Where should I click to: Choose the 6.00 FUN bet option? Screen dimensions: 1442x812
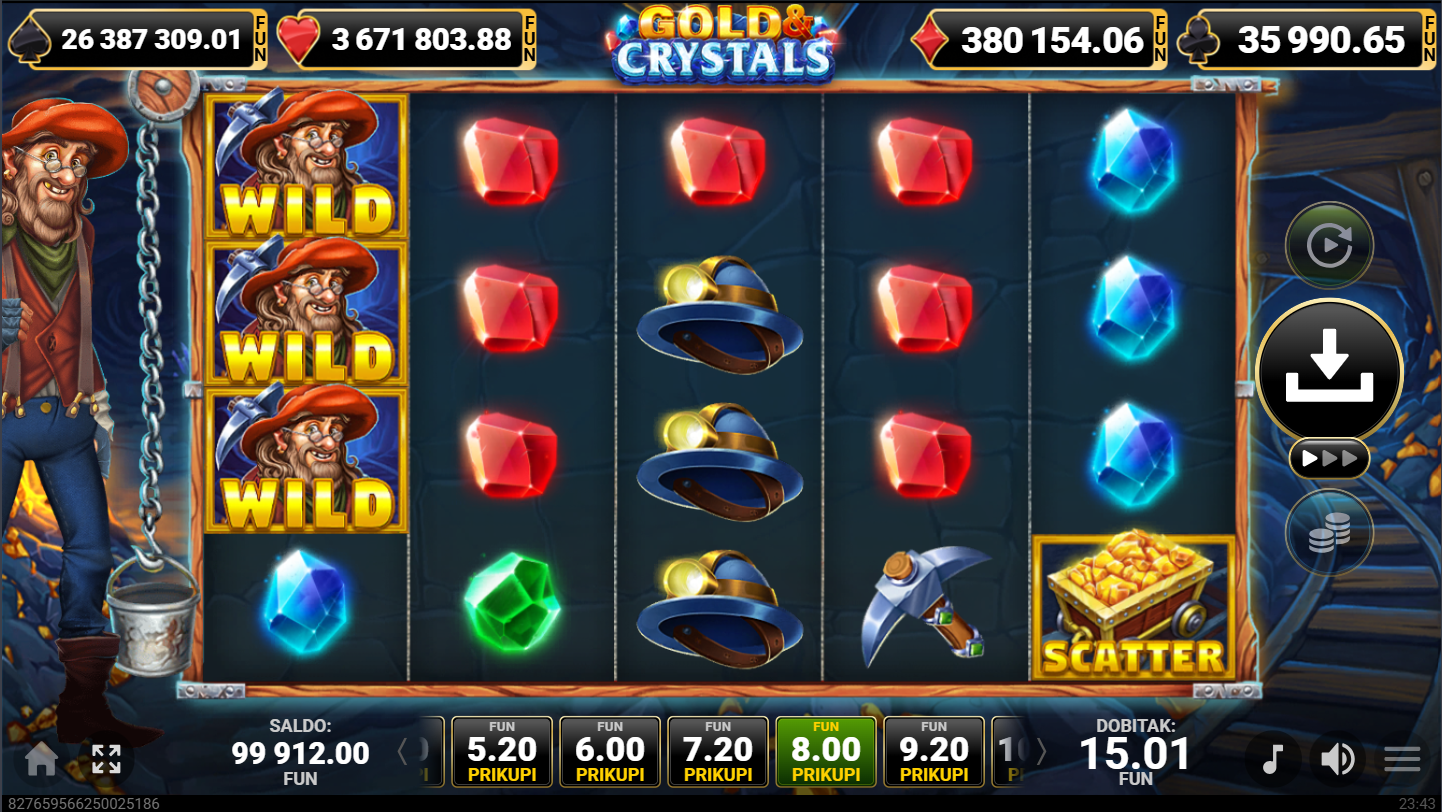(x=610, y=751)
